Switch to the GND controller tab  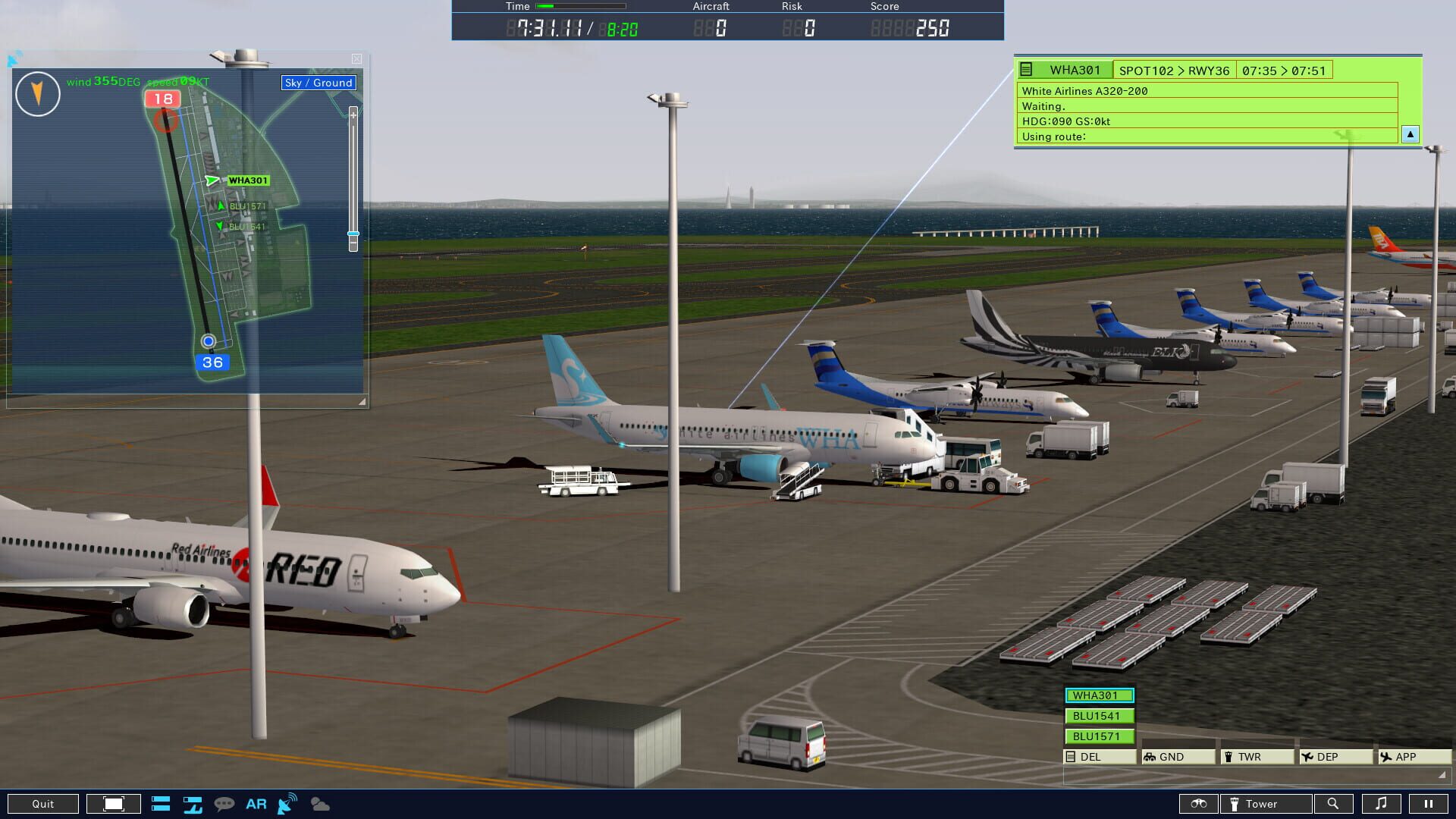pyautogui.click(x=1168, y=756)
